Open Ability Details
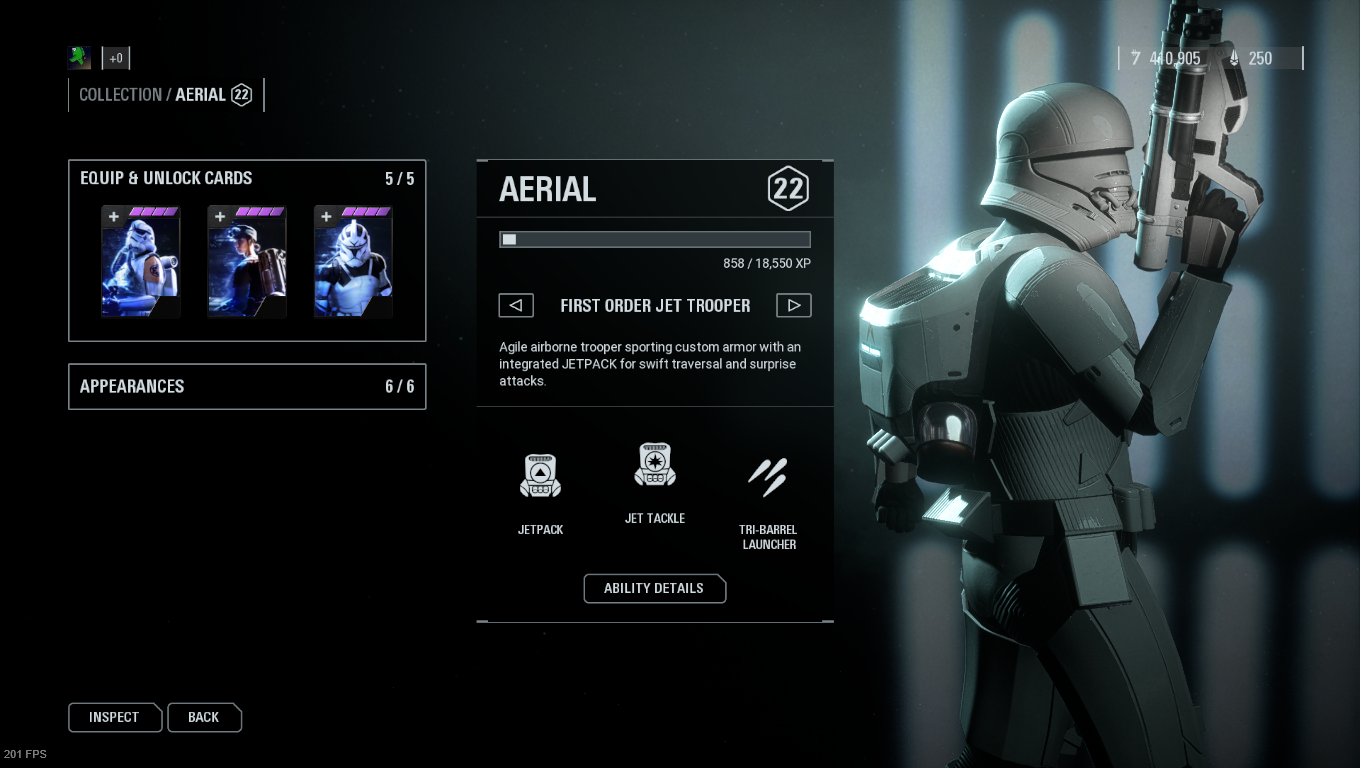Screen dimensions: 1360x768 click(654, 588)
